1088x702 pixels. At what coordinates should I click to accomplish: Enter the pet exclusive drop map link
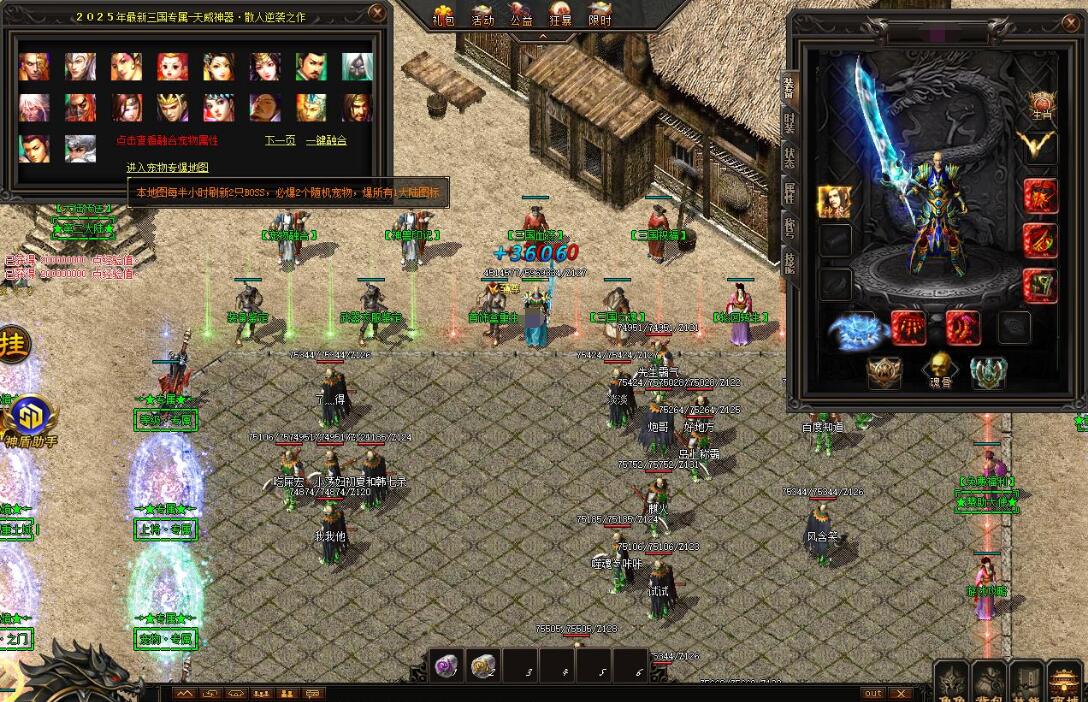167,167
